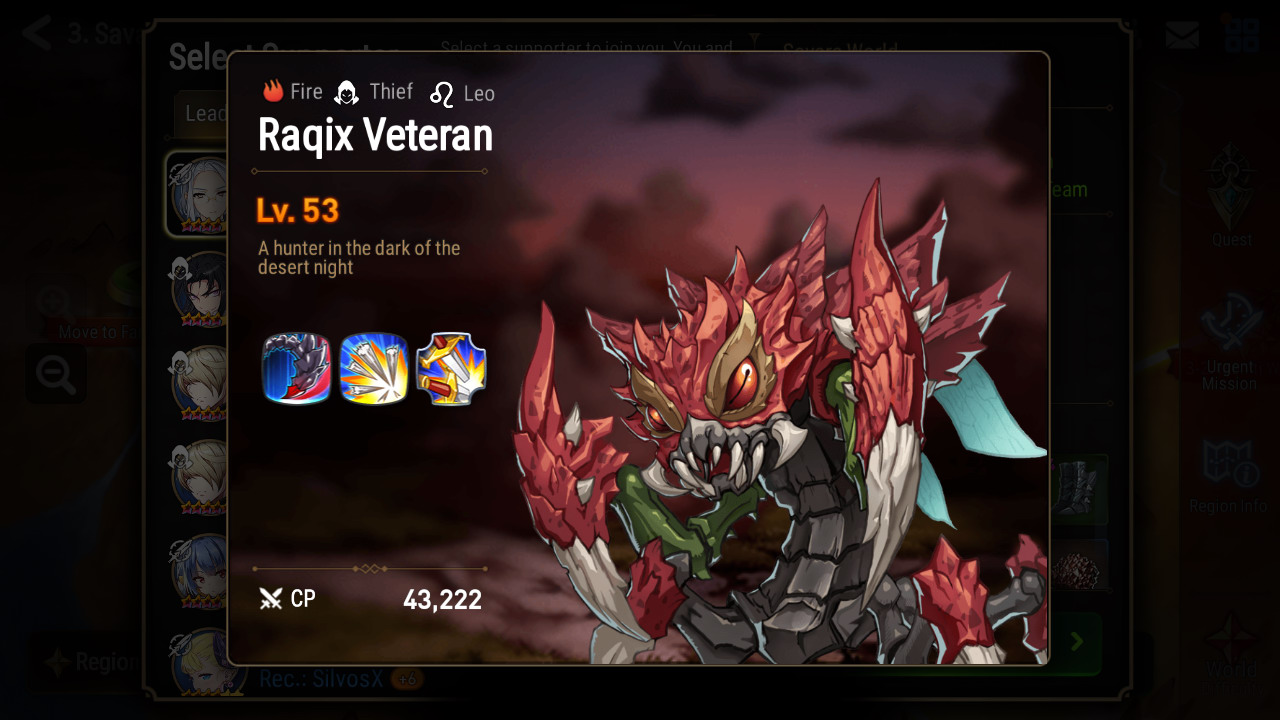Open the mailbox envelope icon
1280x720 pixels.
coord(1182,35)
